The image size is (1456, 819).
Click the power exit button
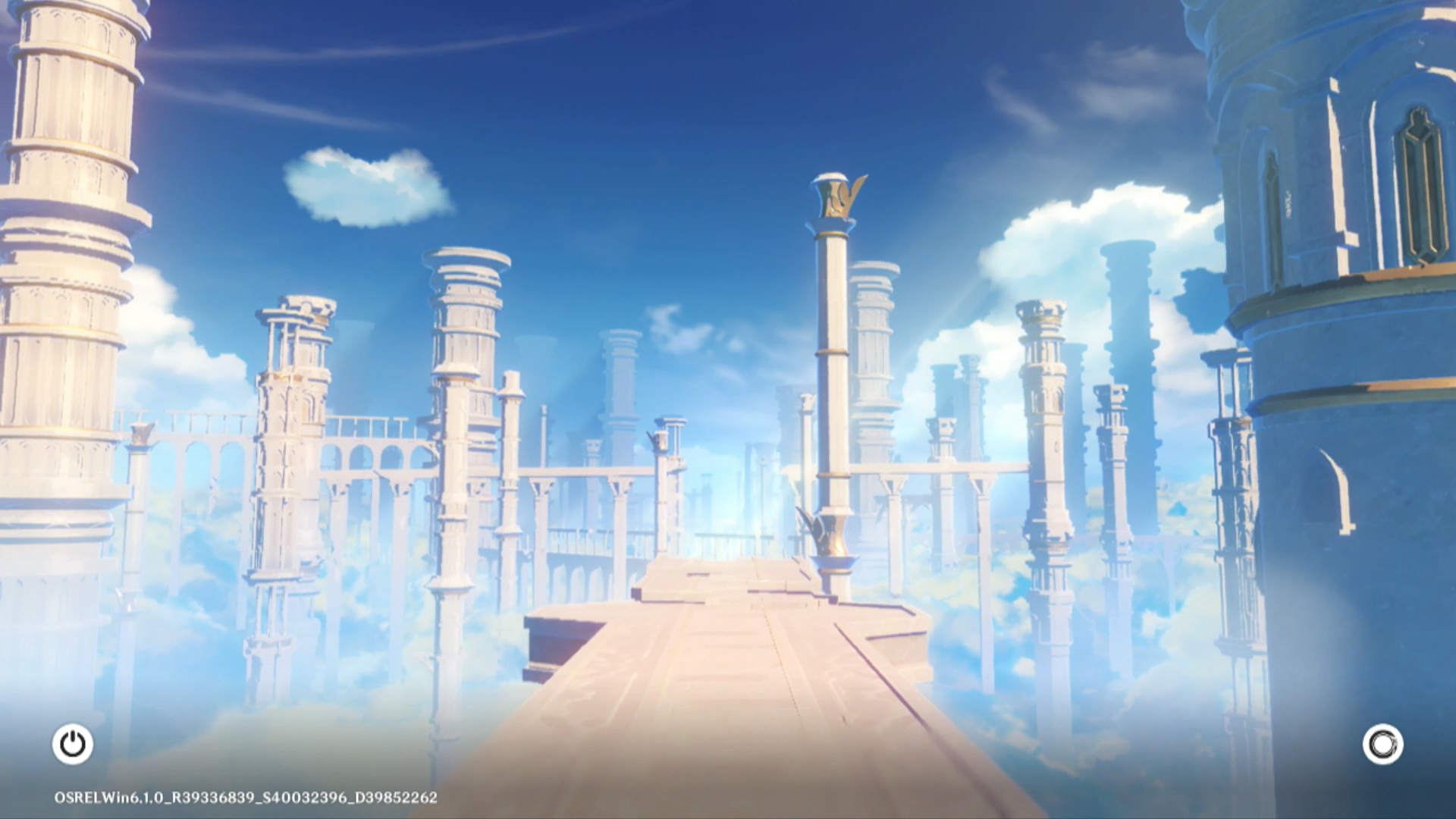click(x=73, y=744)
